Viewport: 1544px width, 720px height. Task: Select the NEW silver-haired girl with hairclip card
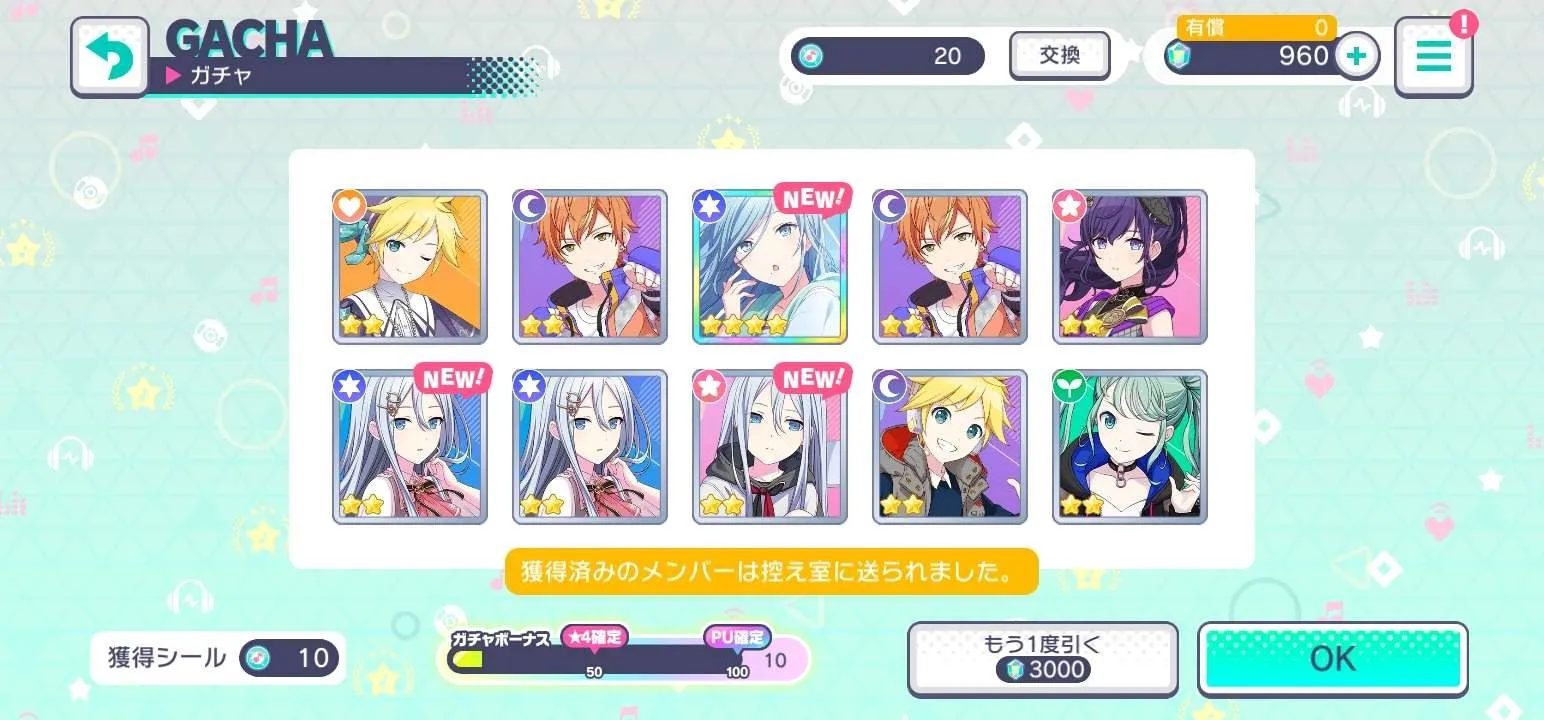(x=410, y=446)
